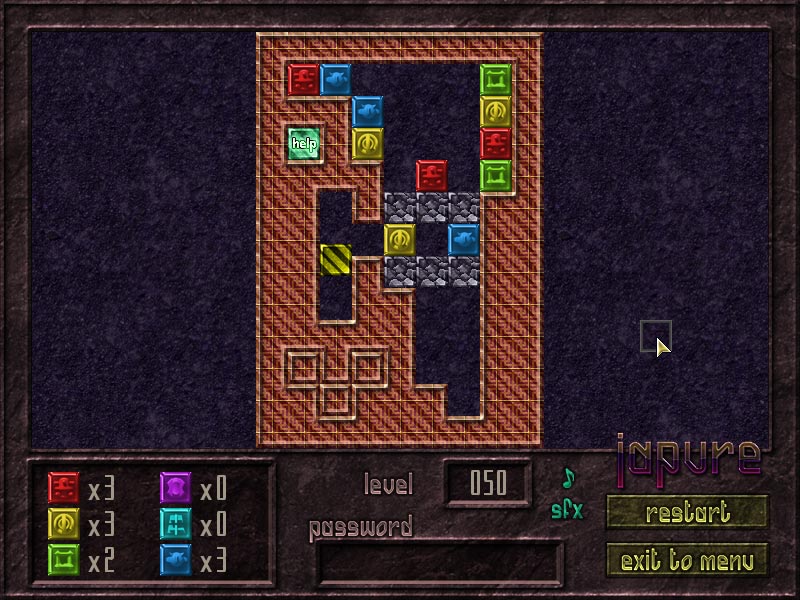The height and width of the screenshot is (600, 800).
Task: Select the red block atop the stone wall
Action: point(432,175)
